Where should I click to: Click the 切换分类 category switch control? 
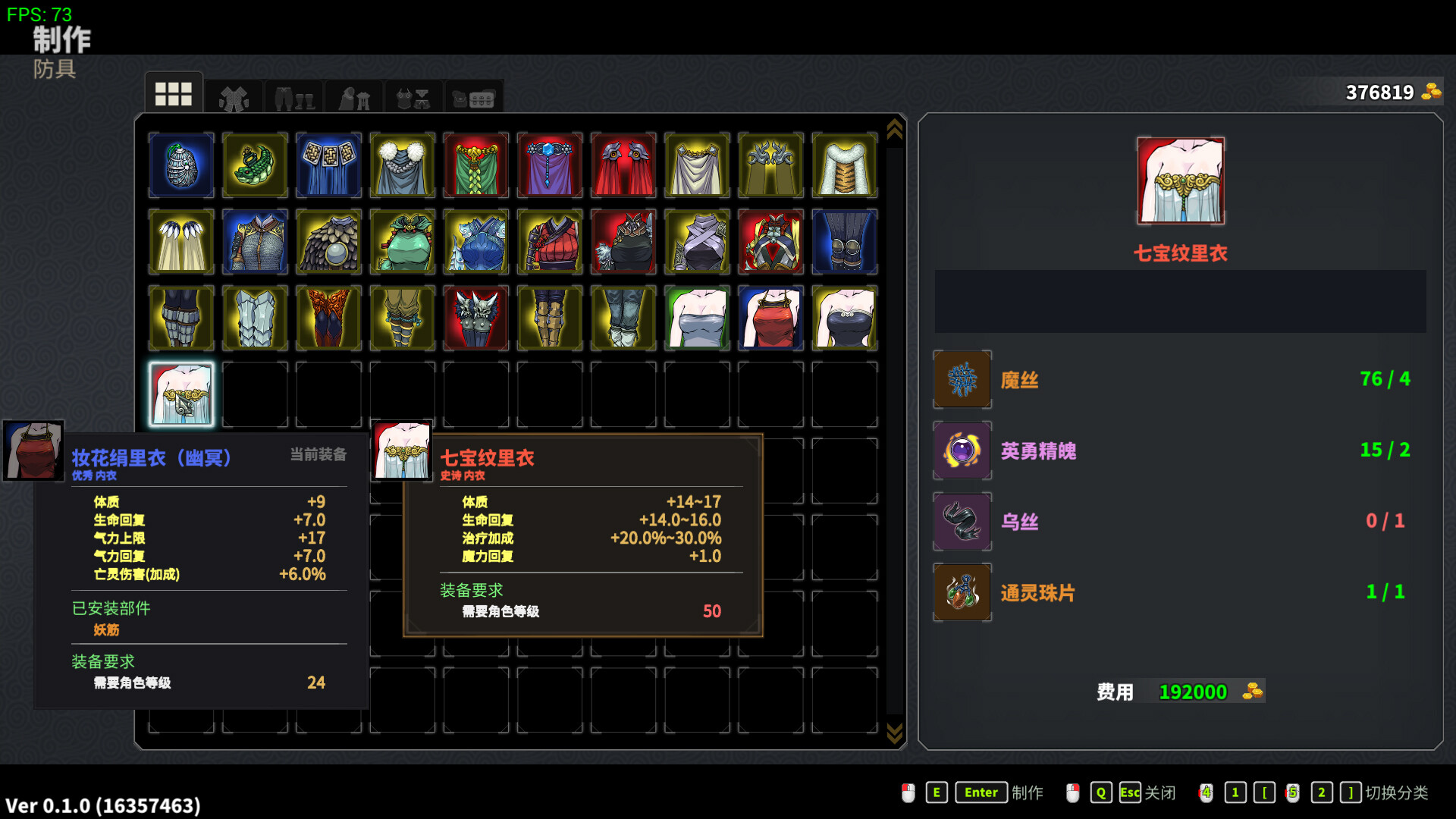point(1395,792)
